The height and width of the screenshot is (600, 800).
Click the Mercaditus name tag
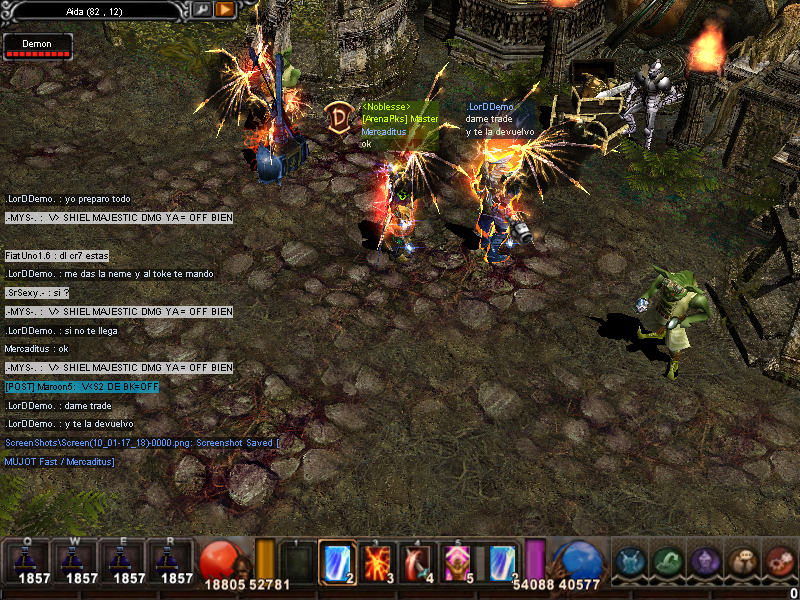tap(384, 132)
